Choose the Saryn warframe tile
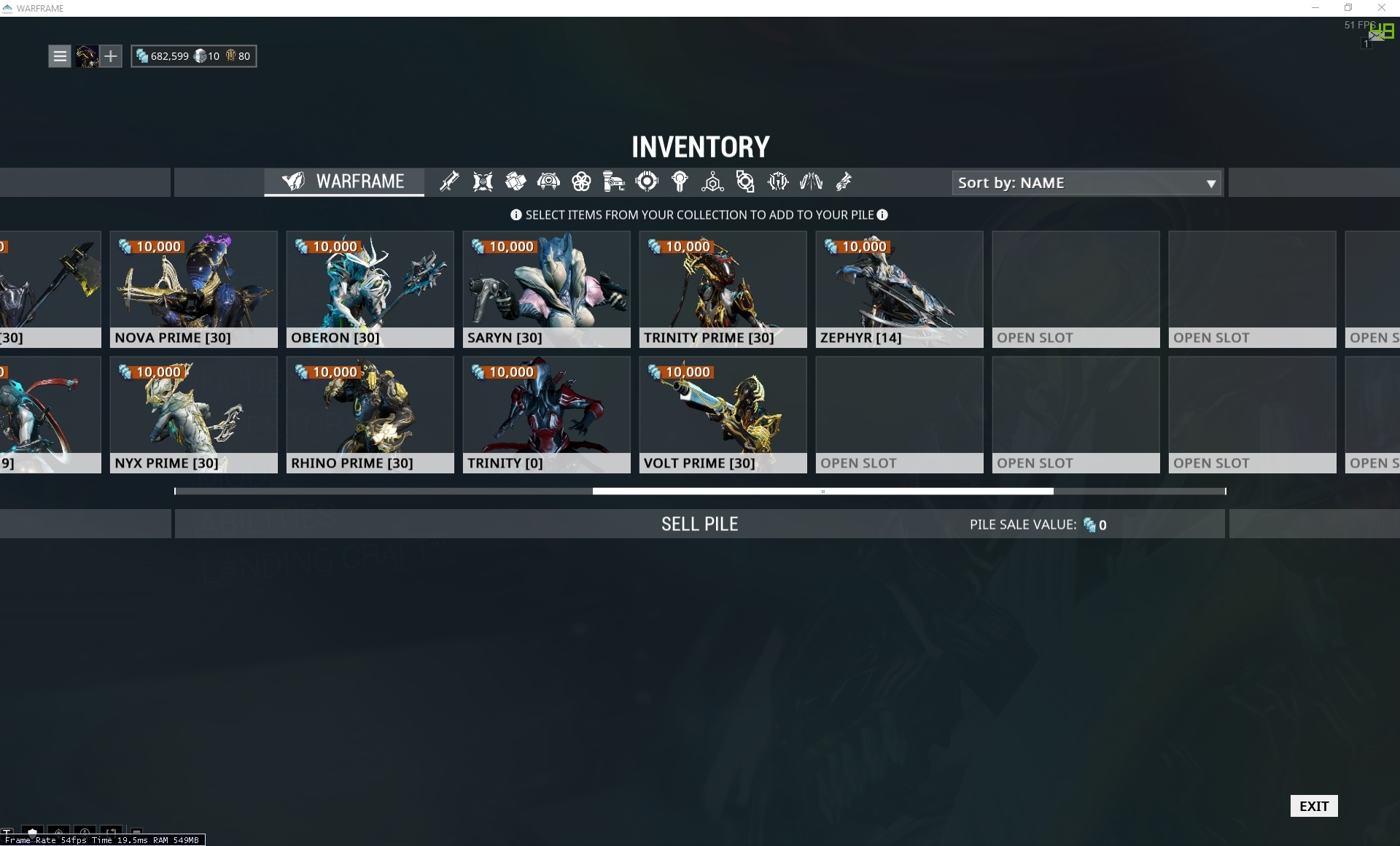Viewport: 1400px width, 846px height. (x=546, y=289)
